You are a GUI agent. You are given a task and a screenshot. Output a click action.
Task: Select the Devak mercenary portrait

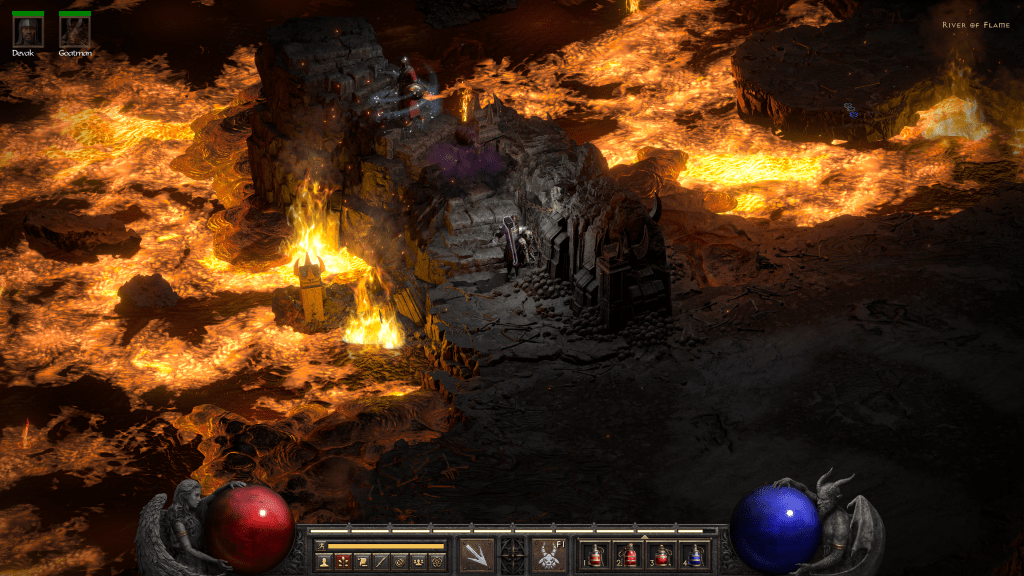coord(27,33)
